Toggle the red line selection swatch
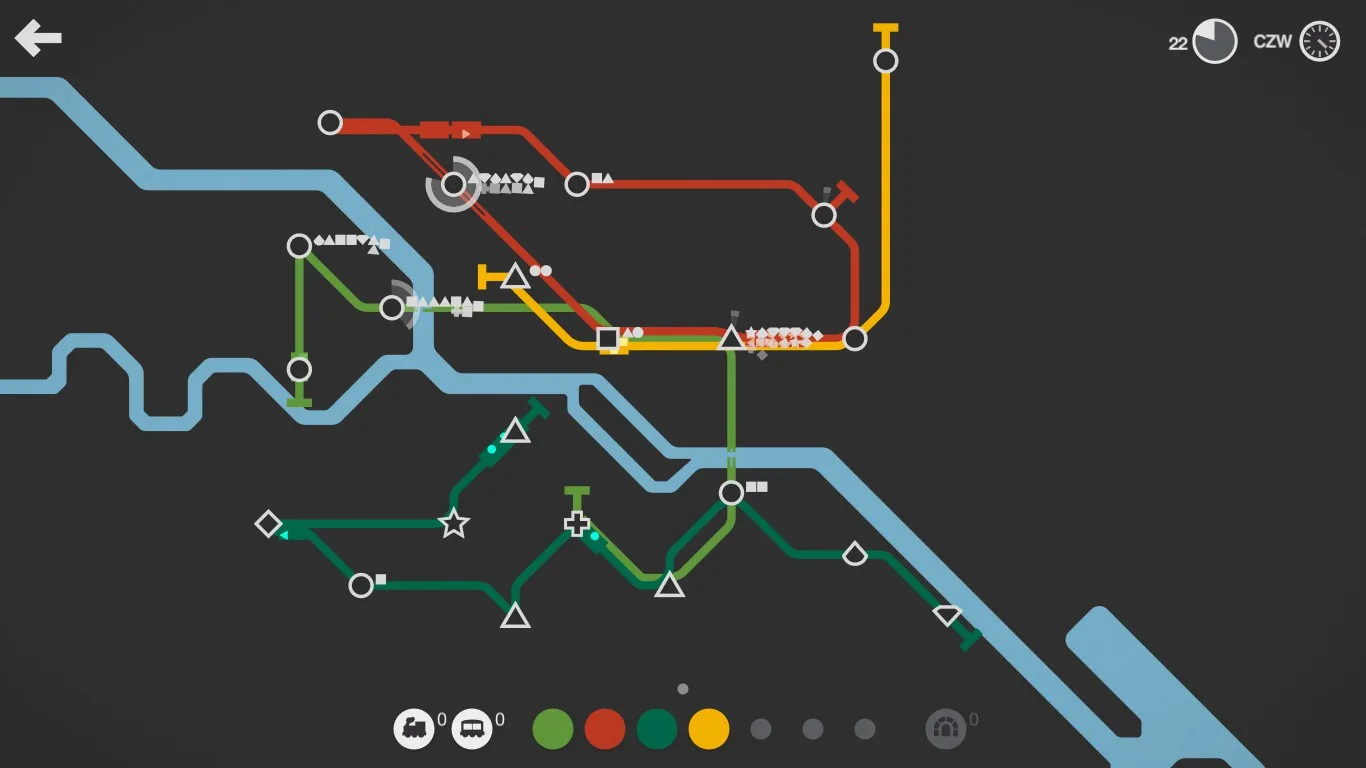This screenshot has width=1366, height=768. (604, 728)
